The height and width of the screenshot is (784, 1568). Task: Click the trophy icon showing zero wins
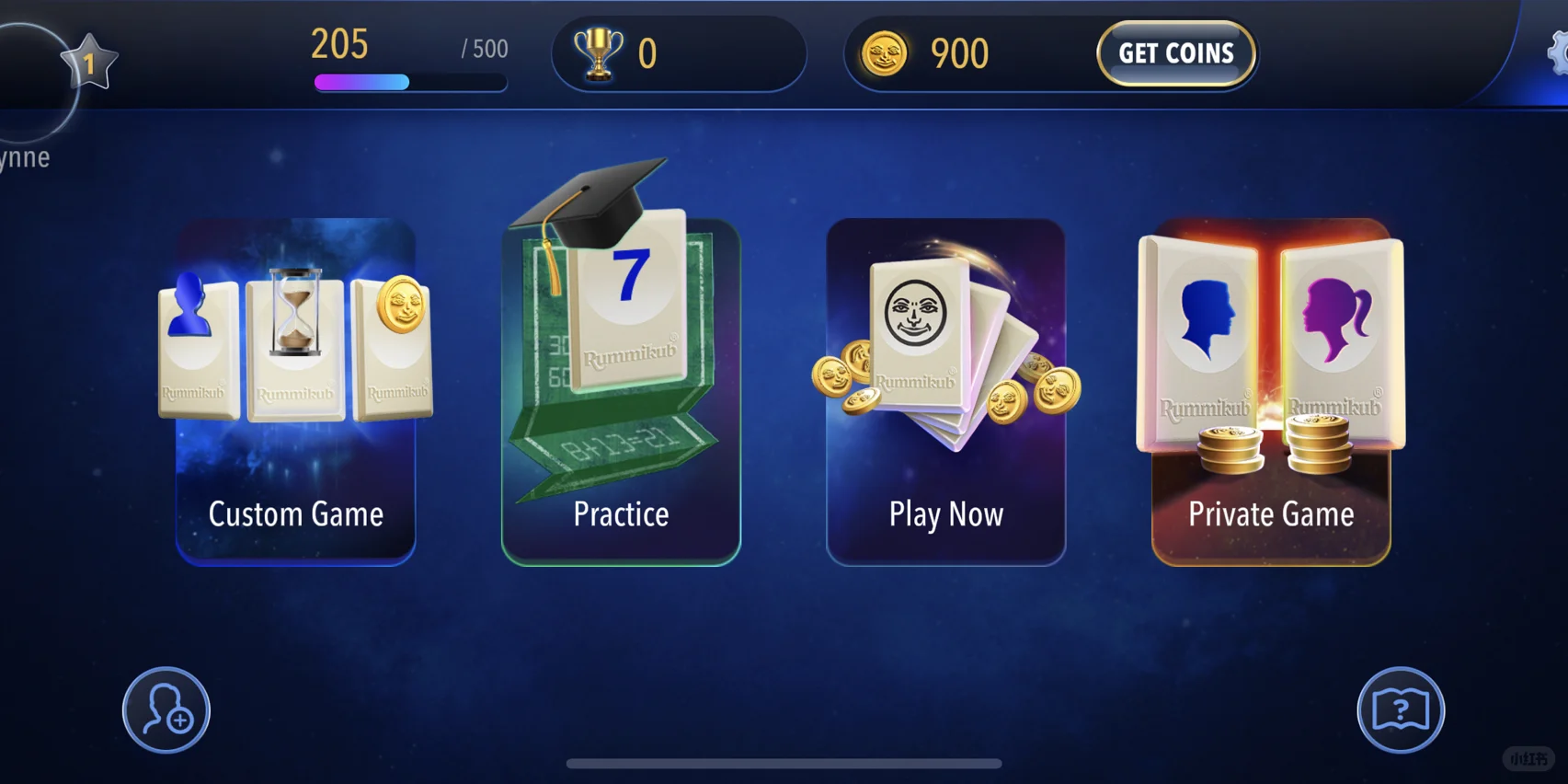click(600, 52)
